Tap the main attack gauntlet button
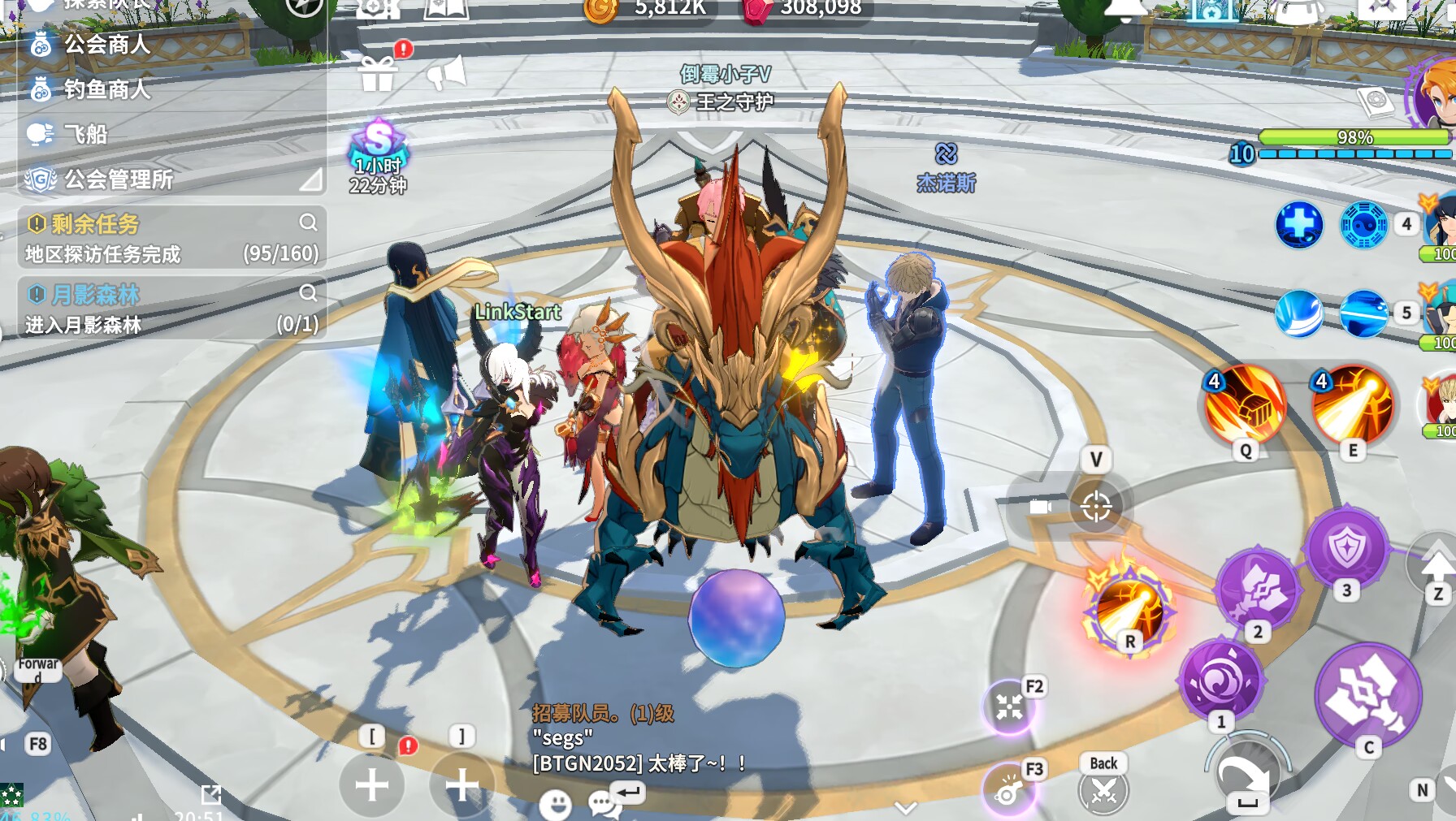1456x821 pixels. coord(1368,695)
